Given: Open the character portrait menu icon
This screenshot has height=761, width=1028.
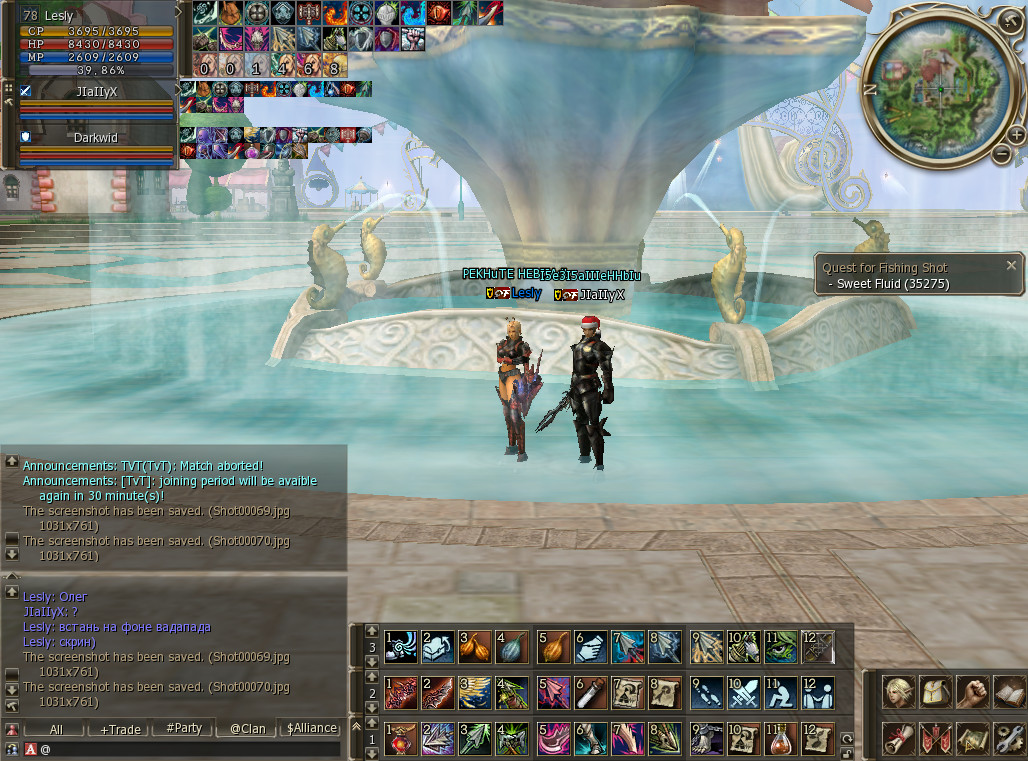Looking at the screenshot, I should coord(897,692).
